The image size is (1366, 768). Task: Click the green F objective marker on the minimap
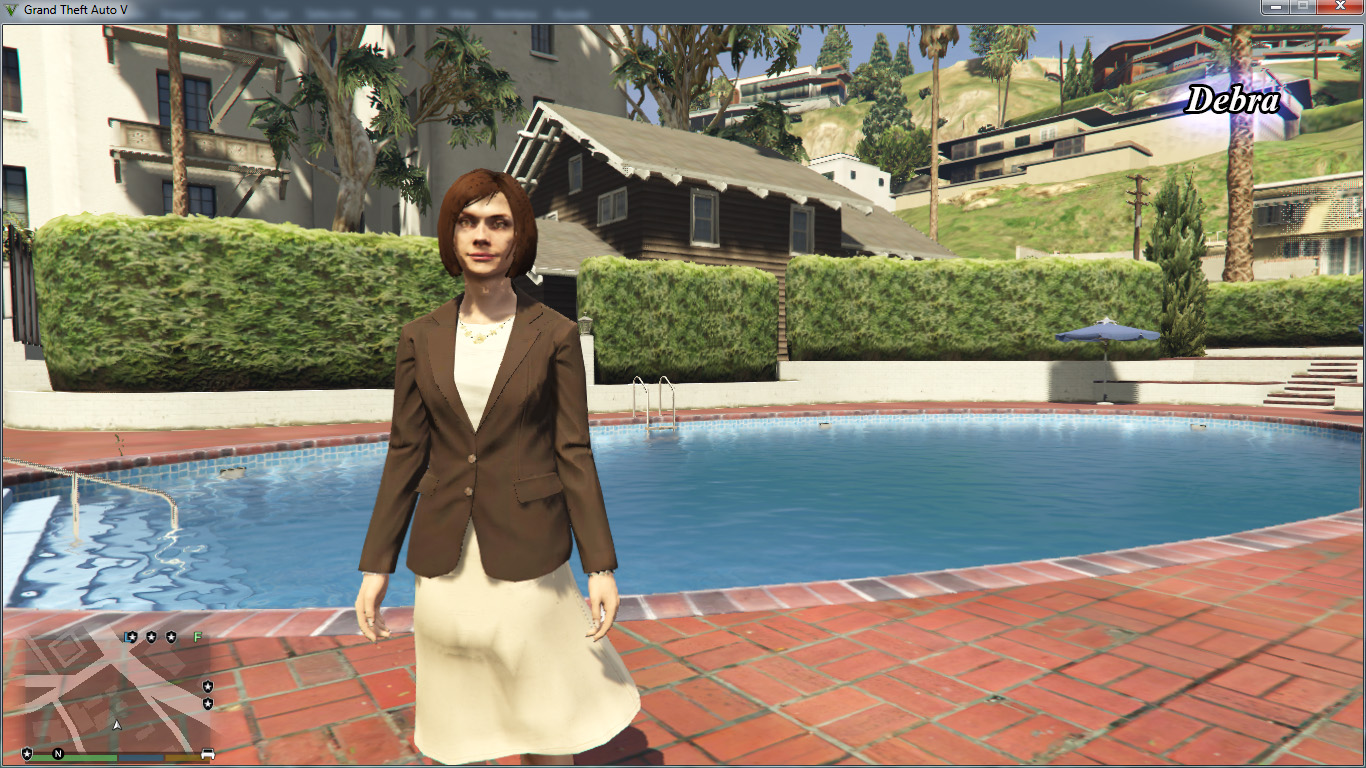[x=197, y=637]
